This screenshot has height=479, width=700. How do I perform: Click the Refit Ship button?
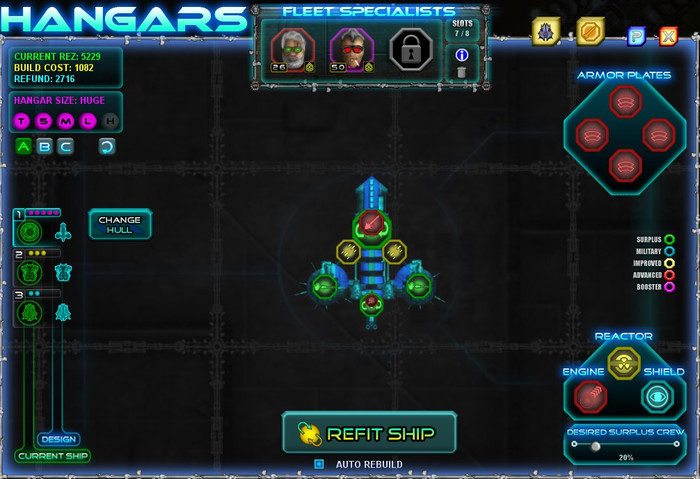[x=369, y=433]
